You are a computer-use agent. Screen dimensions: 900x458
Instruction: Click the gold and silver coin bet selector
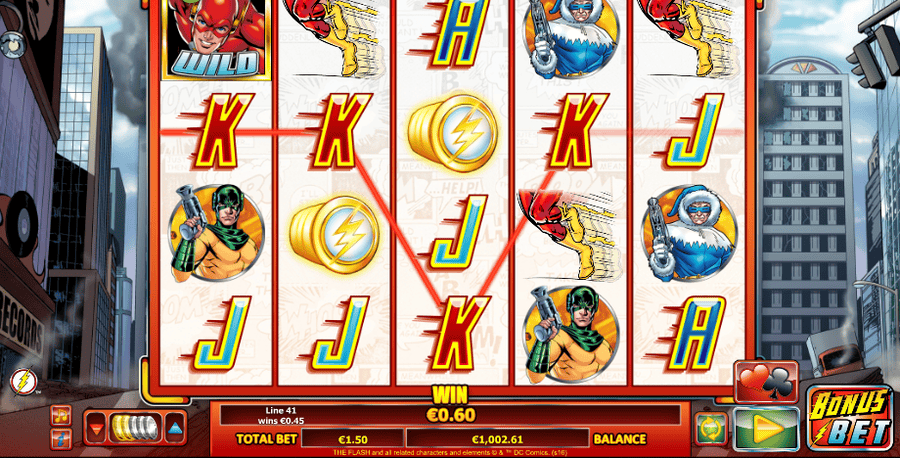pos(135,428)
